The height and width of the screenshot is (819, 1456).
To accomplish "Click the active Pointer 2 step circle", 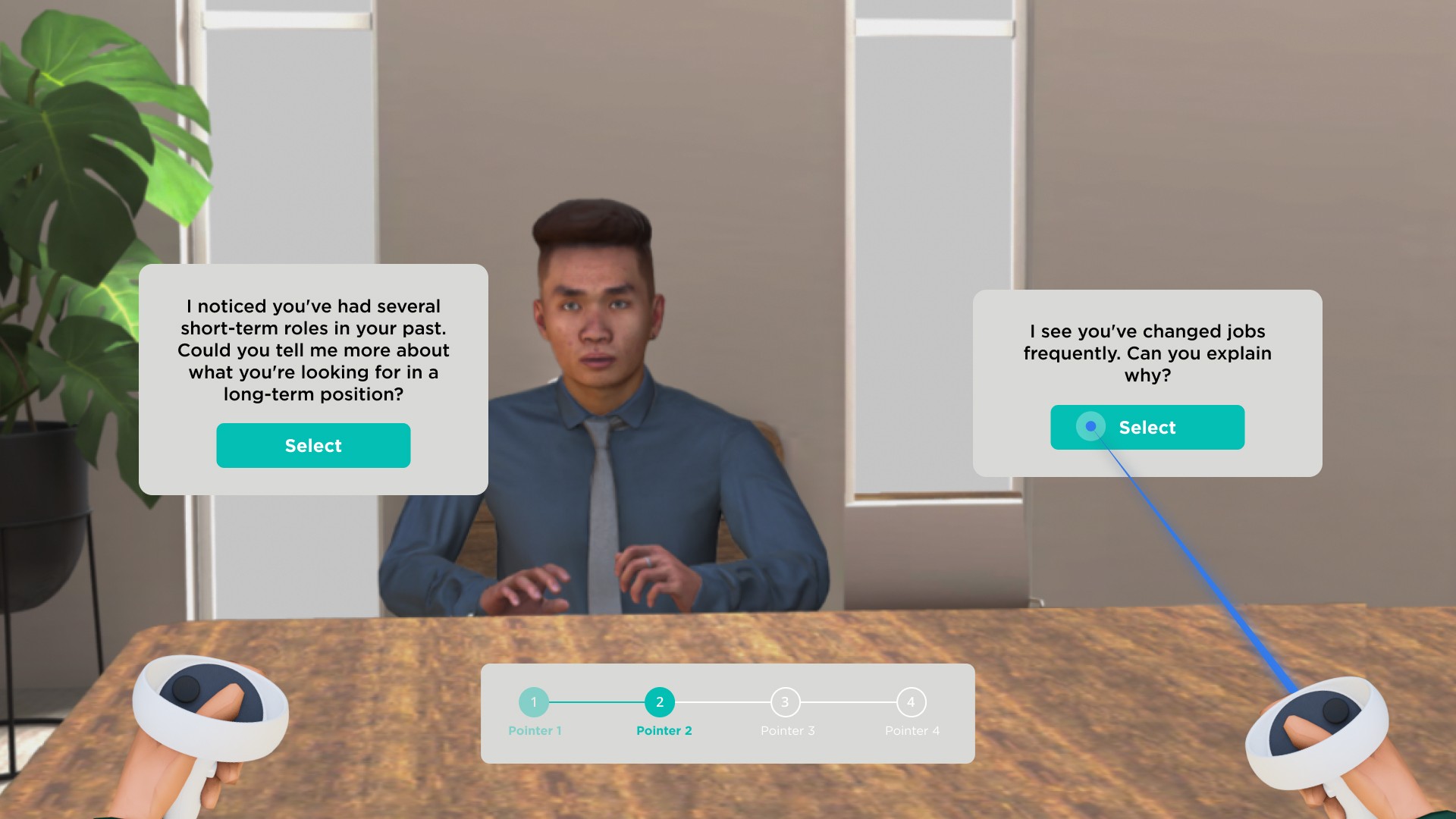I will point(661,702).
